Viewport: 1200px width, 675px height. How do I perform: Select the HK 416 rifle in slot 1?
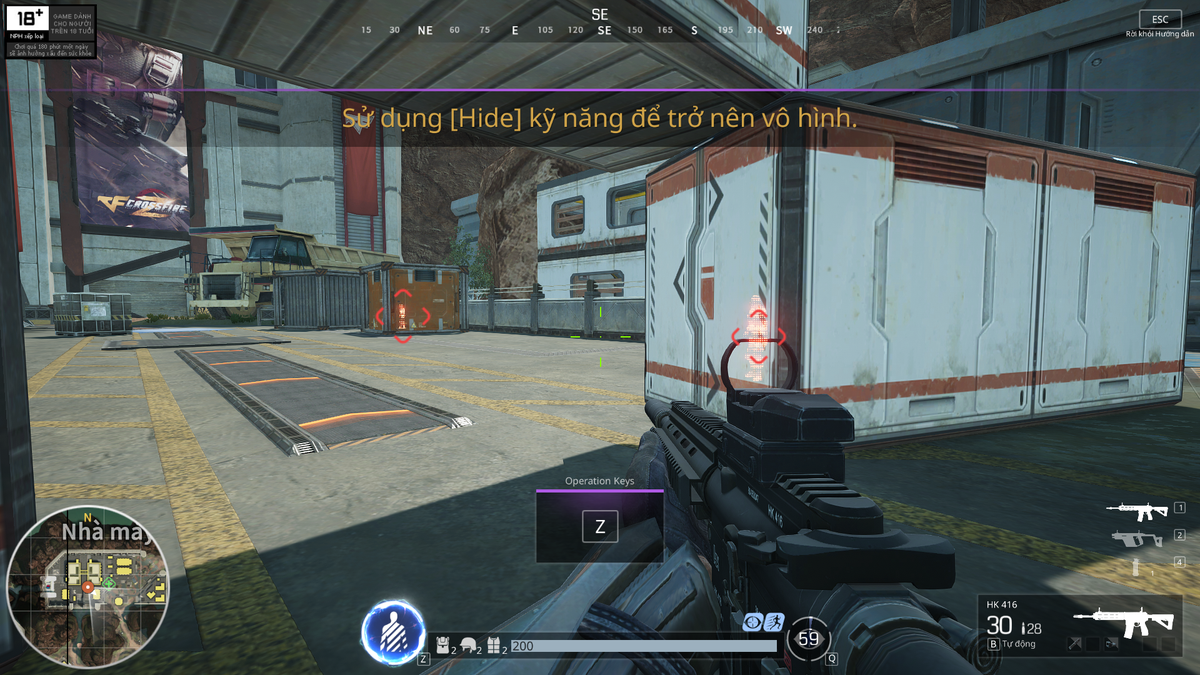1137,509
